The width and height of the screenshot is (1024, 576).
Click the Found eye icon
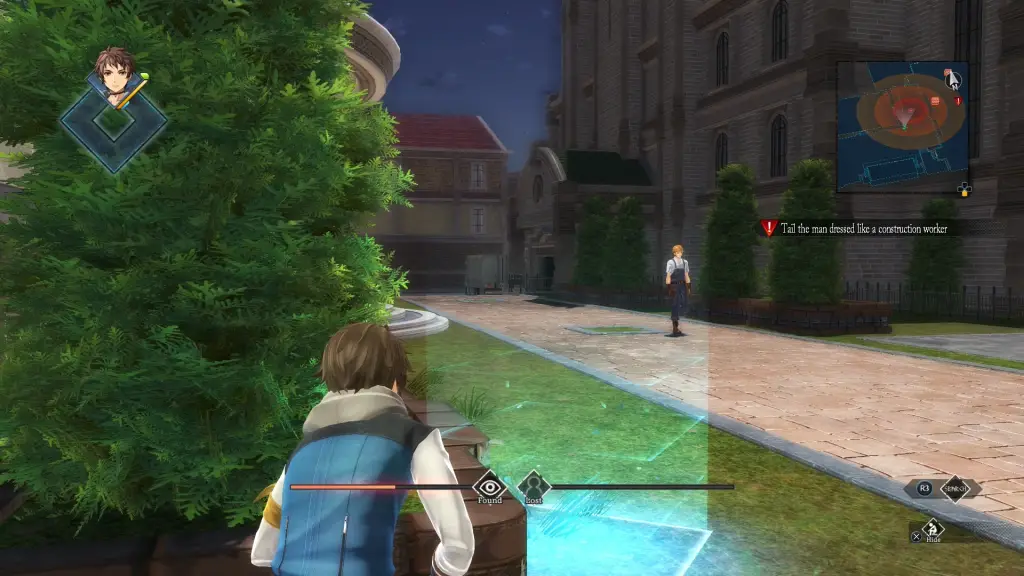[x=490, y=486]
